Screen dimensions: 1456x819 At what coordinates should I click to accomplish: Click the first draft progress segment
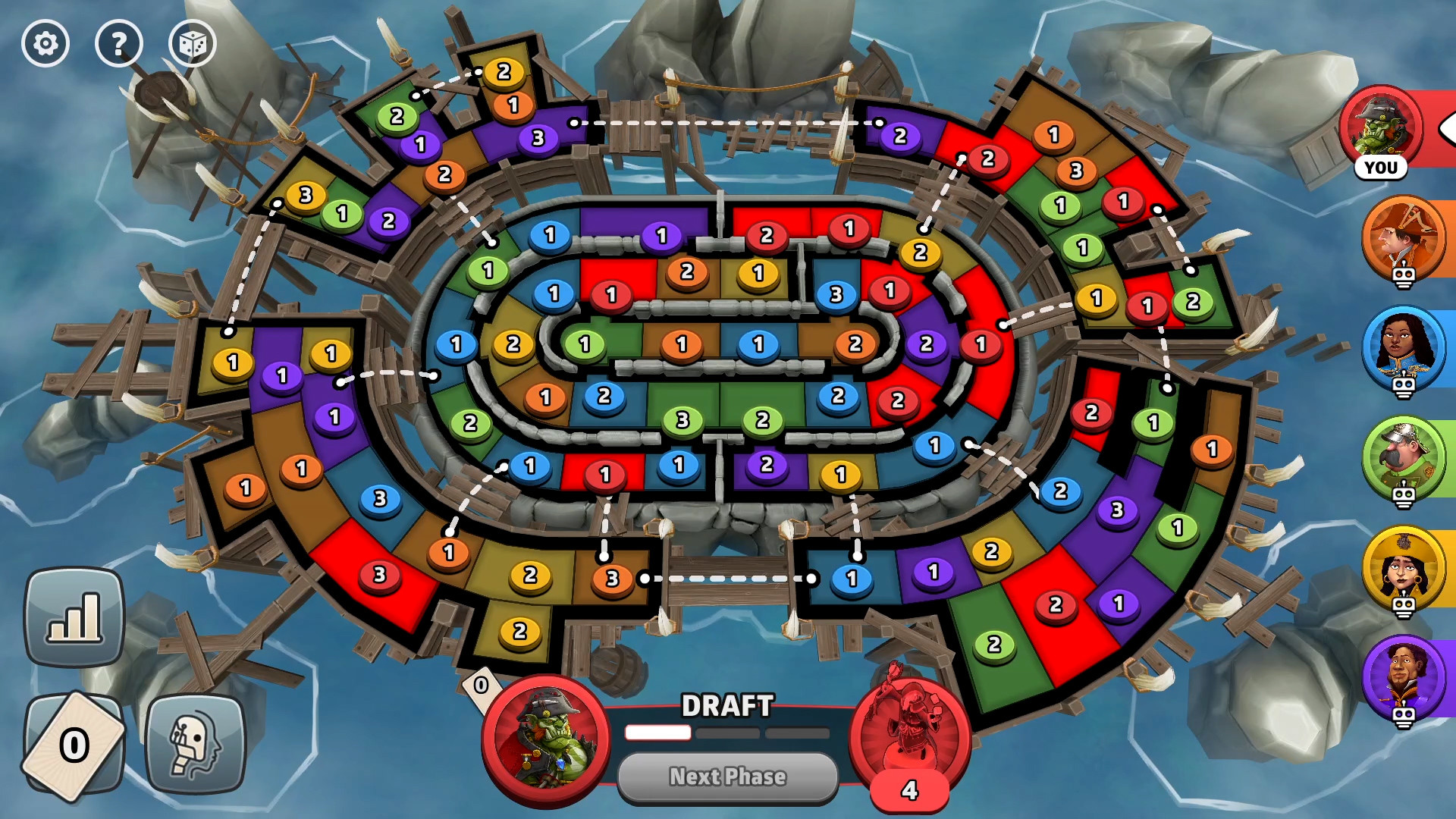tap(657, 733)
